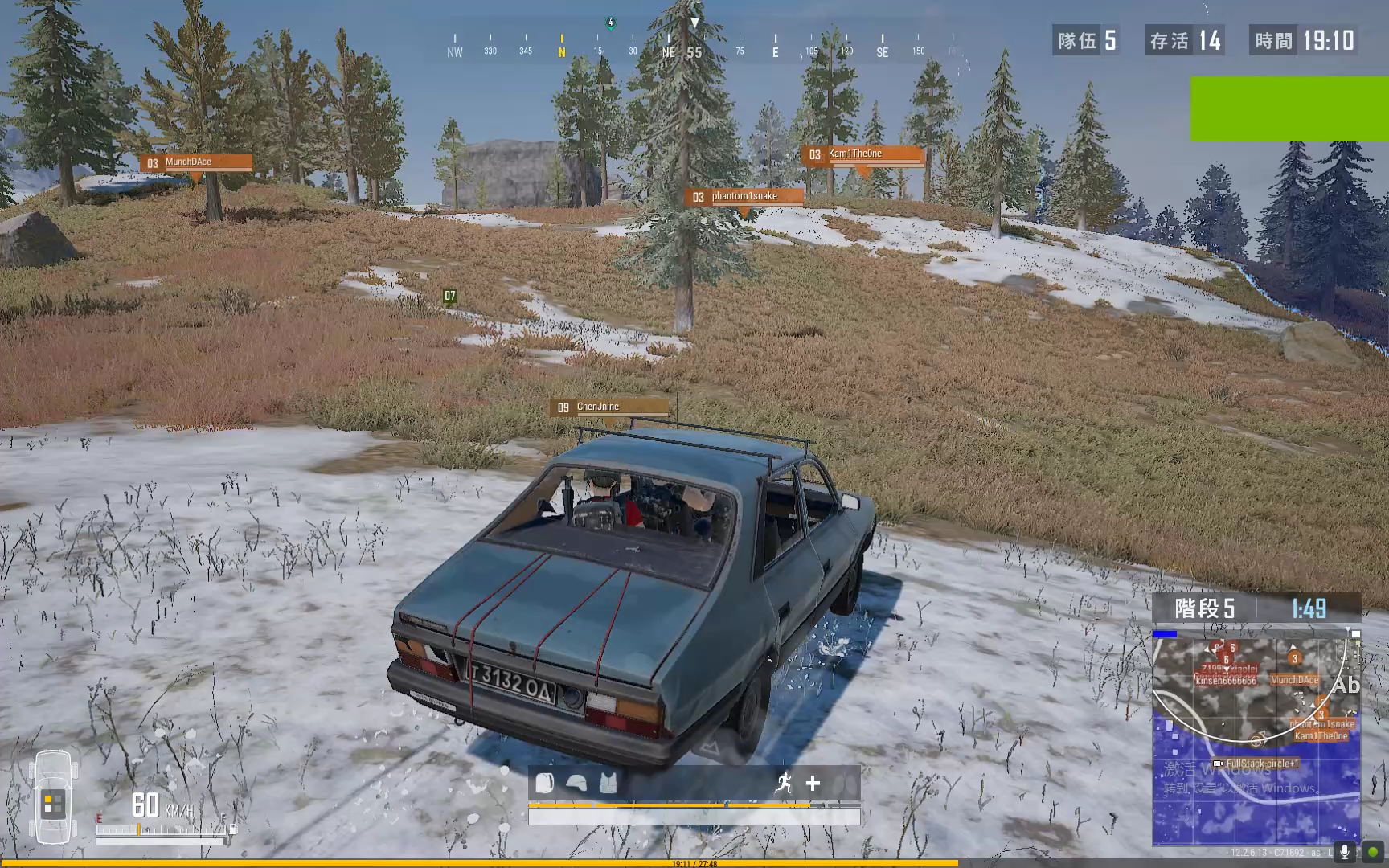Click the helmet equipment icon

point(576,783)
